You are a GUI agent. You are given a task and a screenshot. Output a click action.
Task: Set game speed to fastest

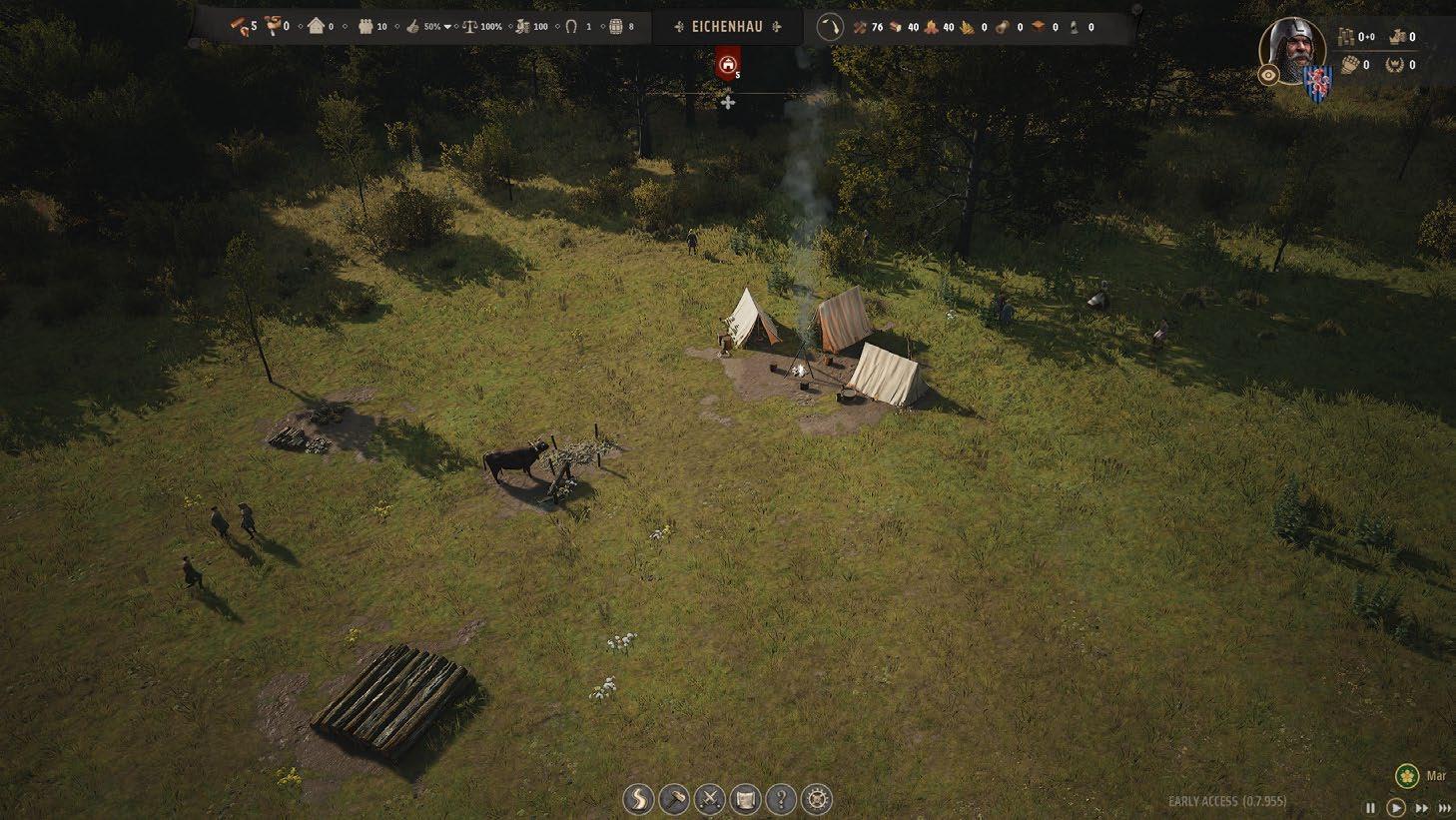click(x=1444, y=808)
